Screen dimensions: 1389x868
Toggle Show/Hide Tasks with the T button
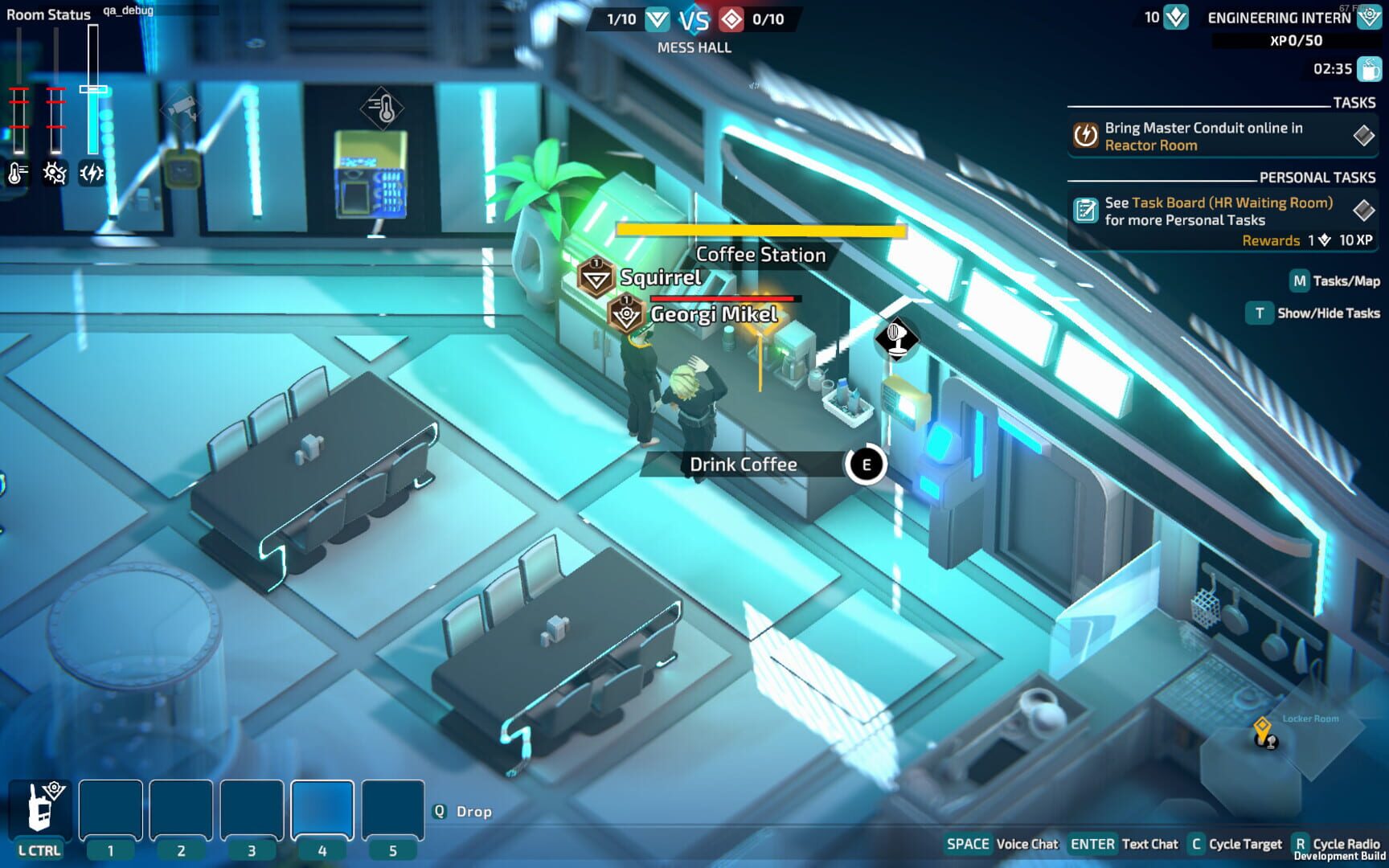pos(1260,313)
